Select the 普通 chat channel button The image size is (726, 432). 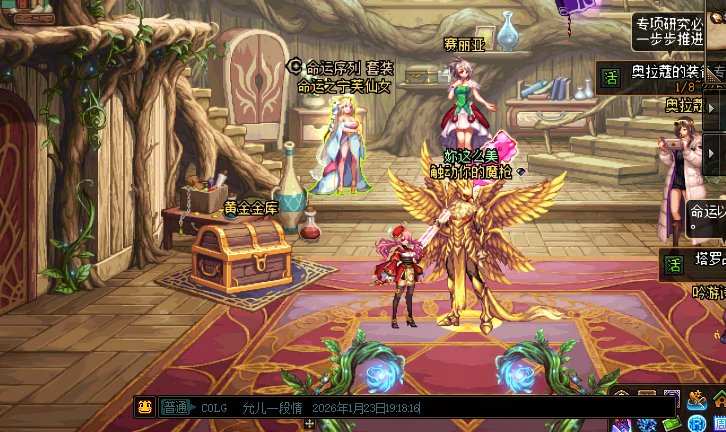175,407
